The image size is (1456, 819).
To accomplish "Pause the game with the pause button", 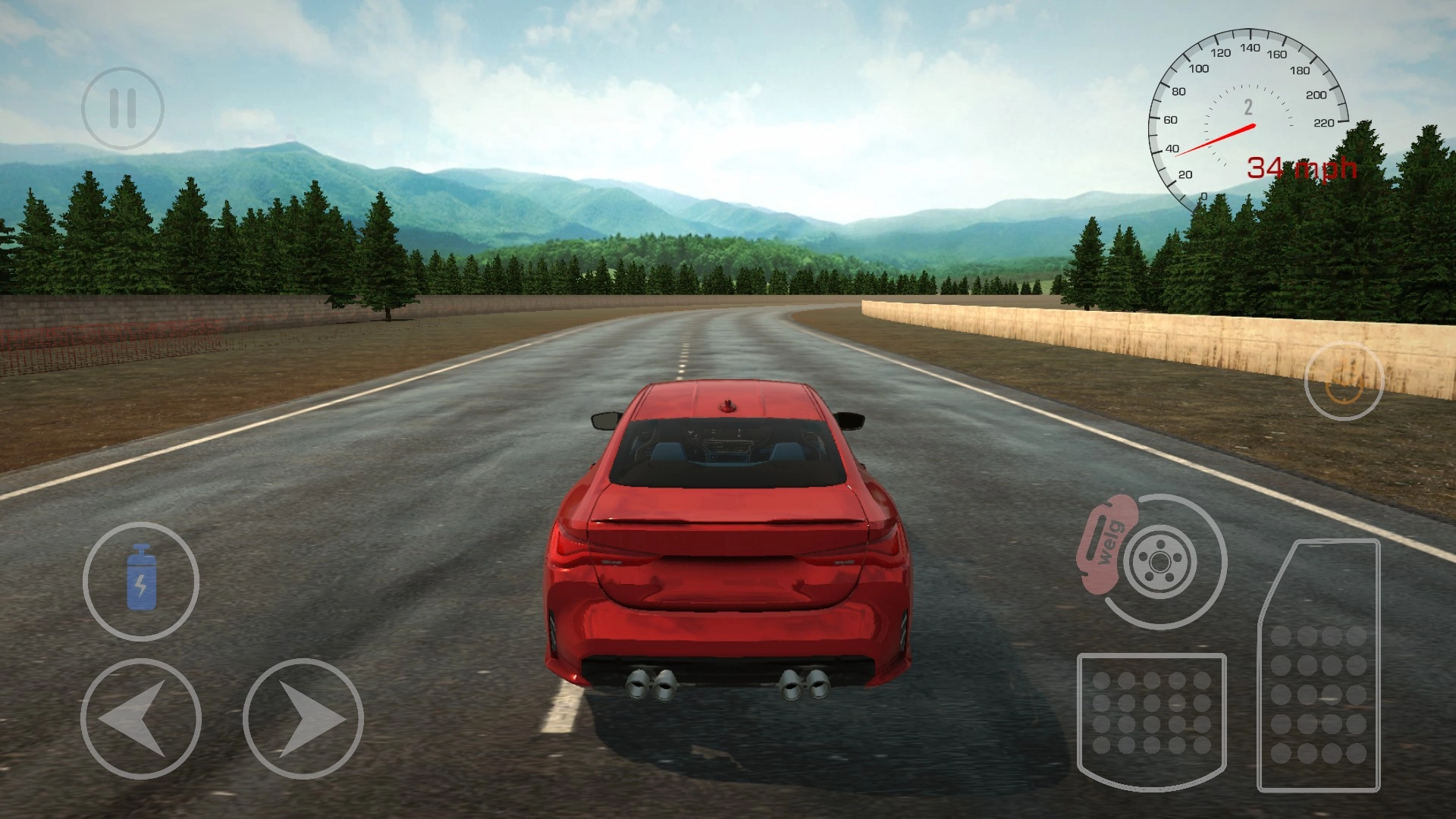I will point(123,108).
